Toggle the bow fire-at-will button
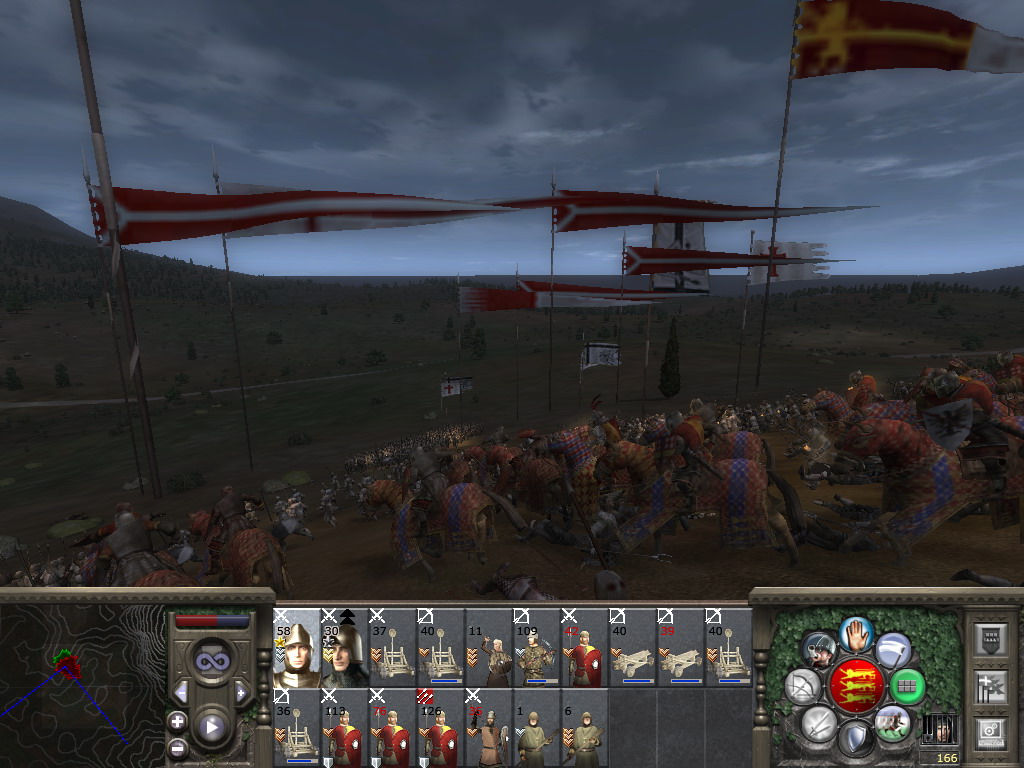Viewport: 1024px width, 768px height. [804, 686]
